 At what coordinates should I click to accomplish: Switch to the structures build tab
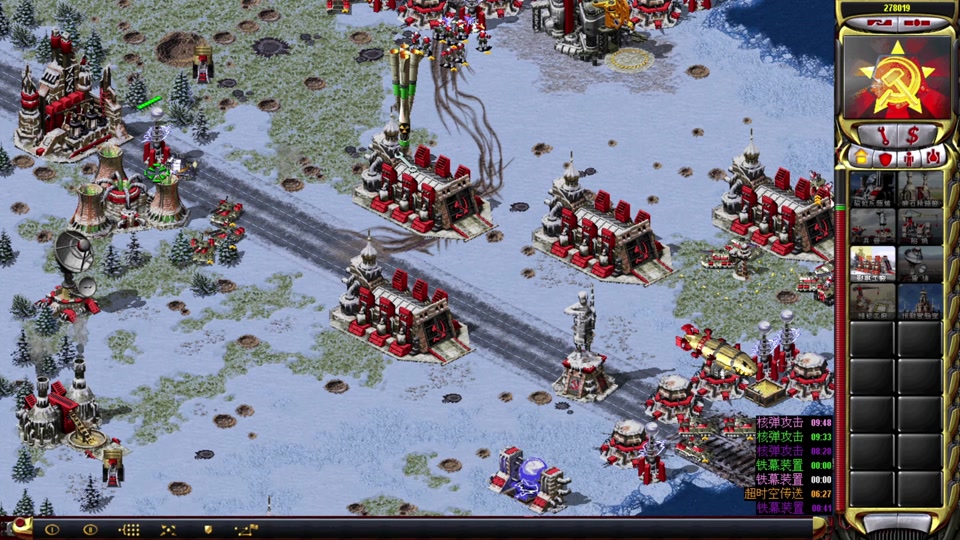click(x=860, y=157)
